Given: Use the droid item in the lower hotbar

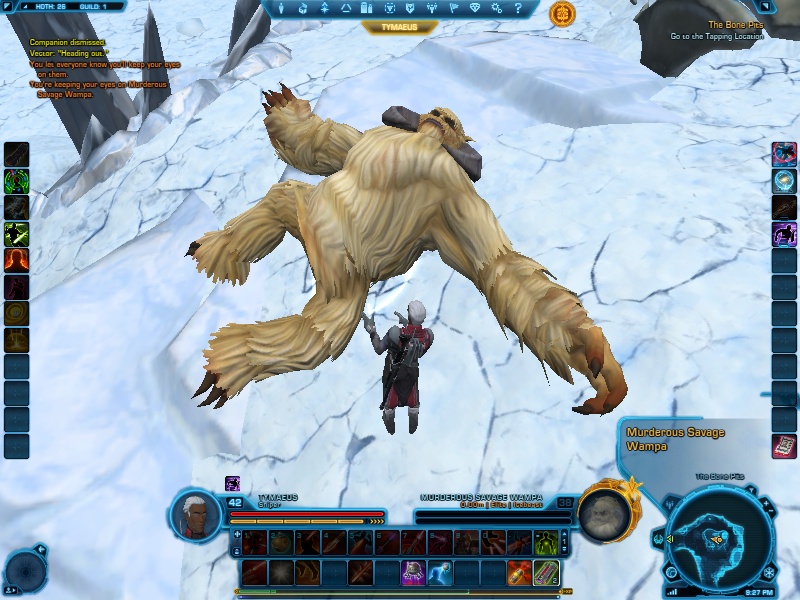Looking at the screenshot, I should coord(412,572).
